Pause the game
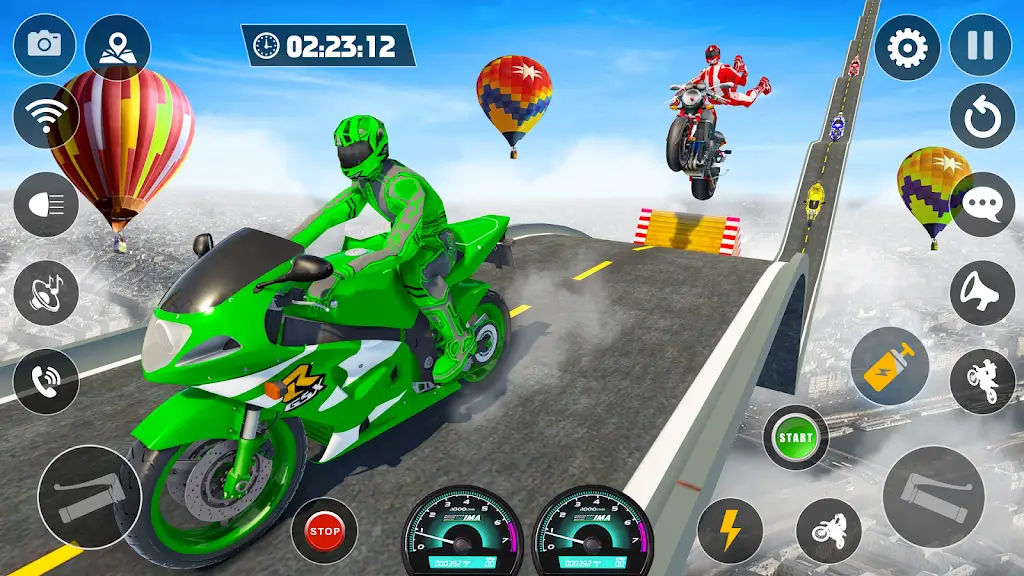 [980, 47]
